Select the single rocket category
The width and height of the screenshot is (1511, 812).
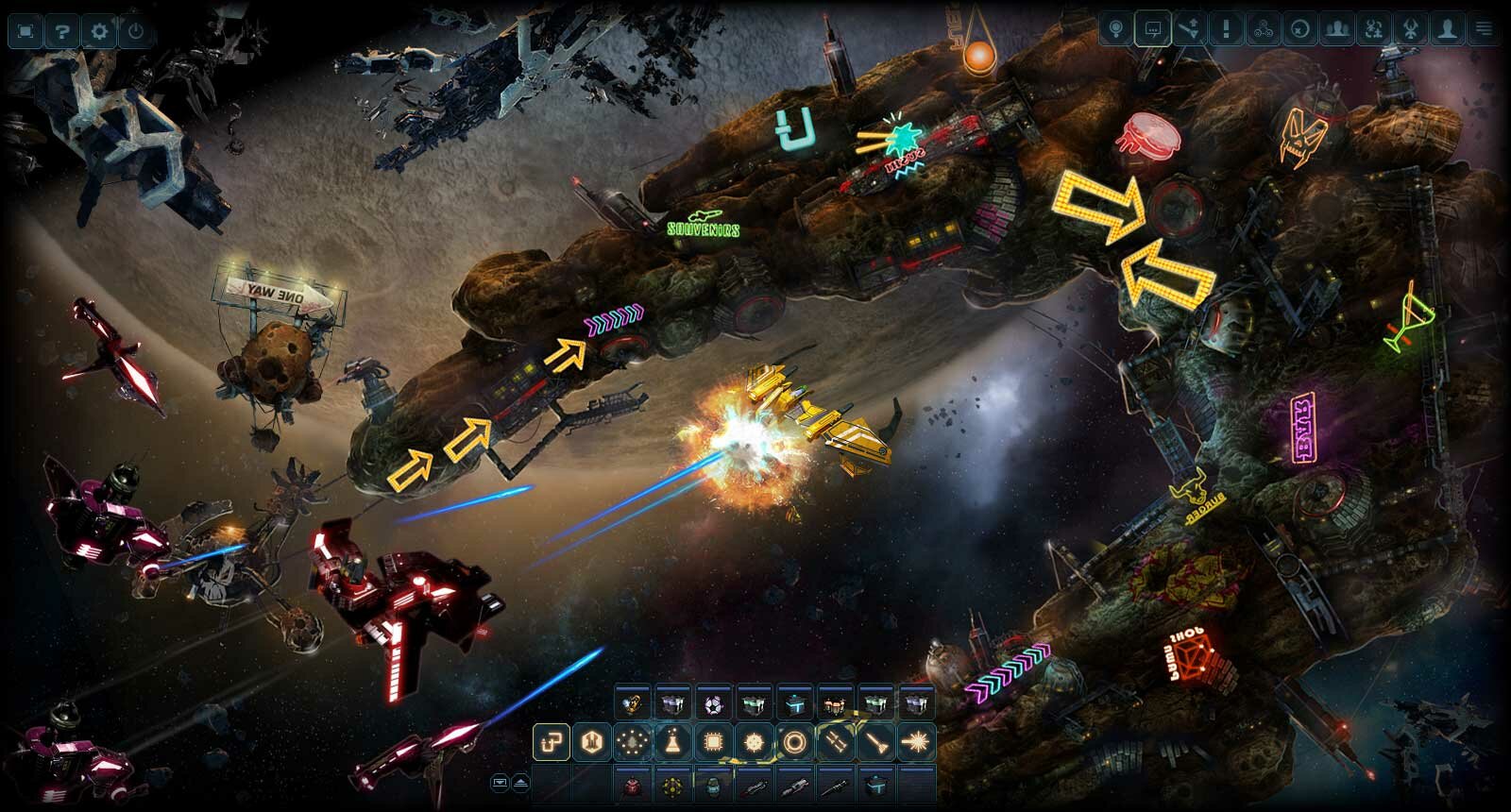(875, 743)
